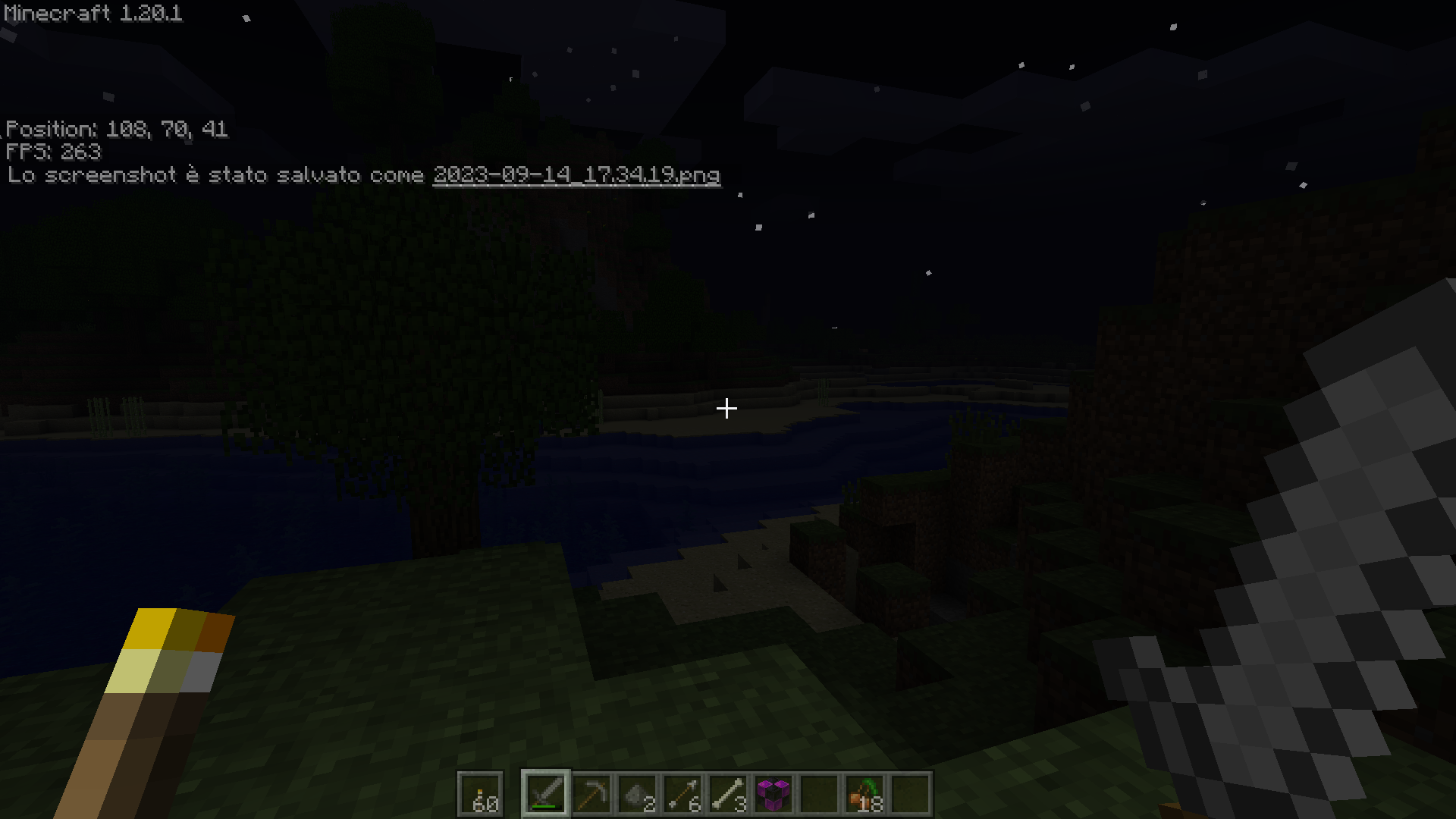Select the iron sword in the hotbar
The image size is (1456, 819).
pos(546,792)
